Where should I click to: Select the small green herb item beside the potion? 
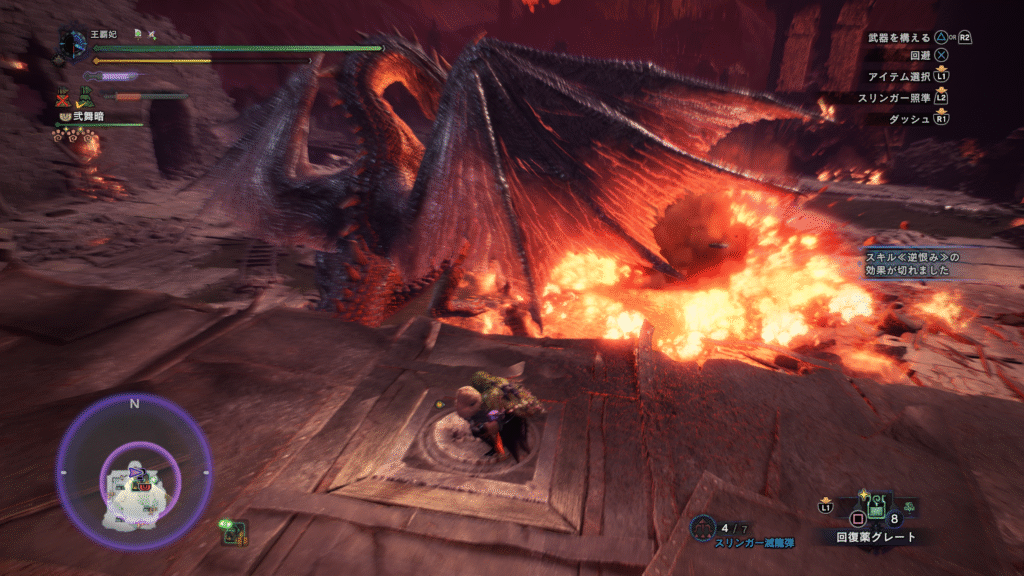tap(908, 506)
